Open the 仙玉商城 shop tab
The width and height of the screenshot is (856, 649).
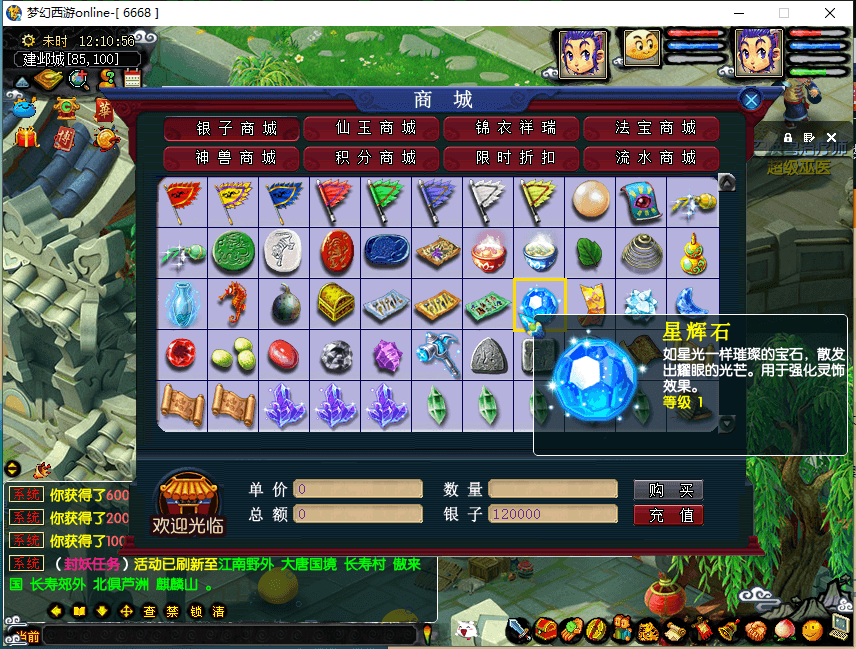coord(373,128)
